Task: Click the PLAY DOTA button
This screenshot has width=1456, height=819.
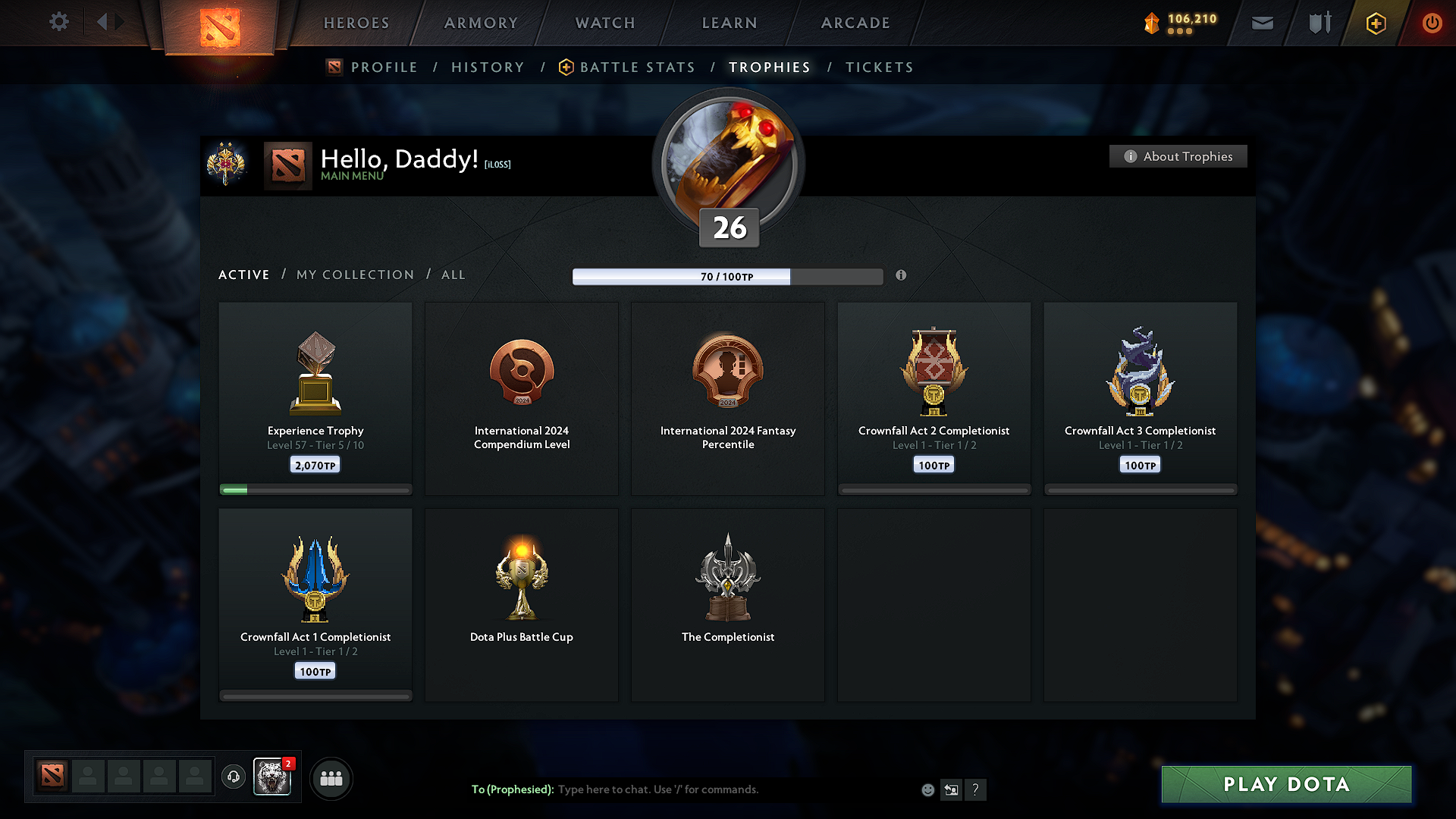Action: pyautogui.click(x=1285, y=784)
